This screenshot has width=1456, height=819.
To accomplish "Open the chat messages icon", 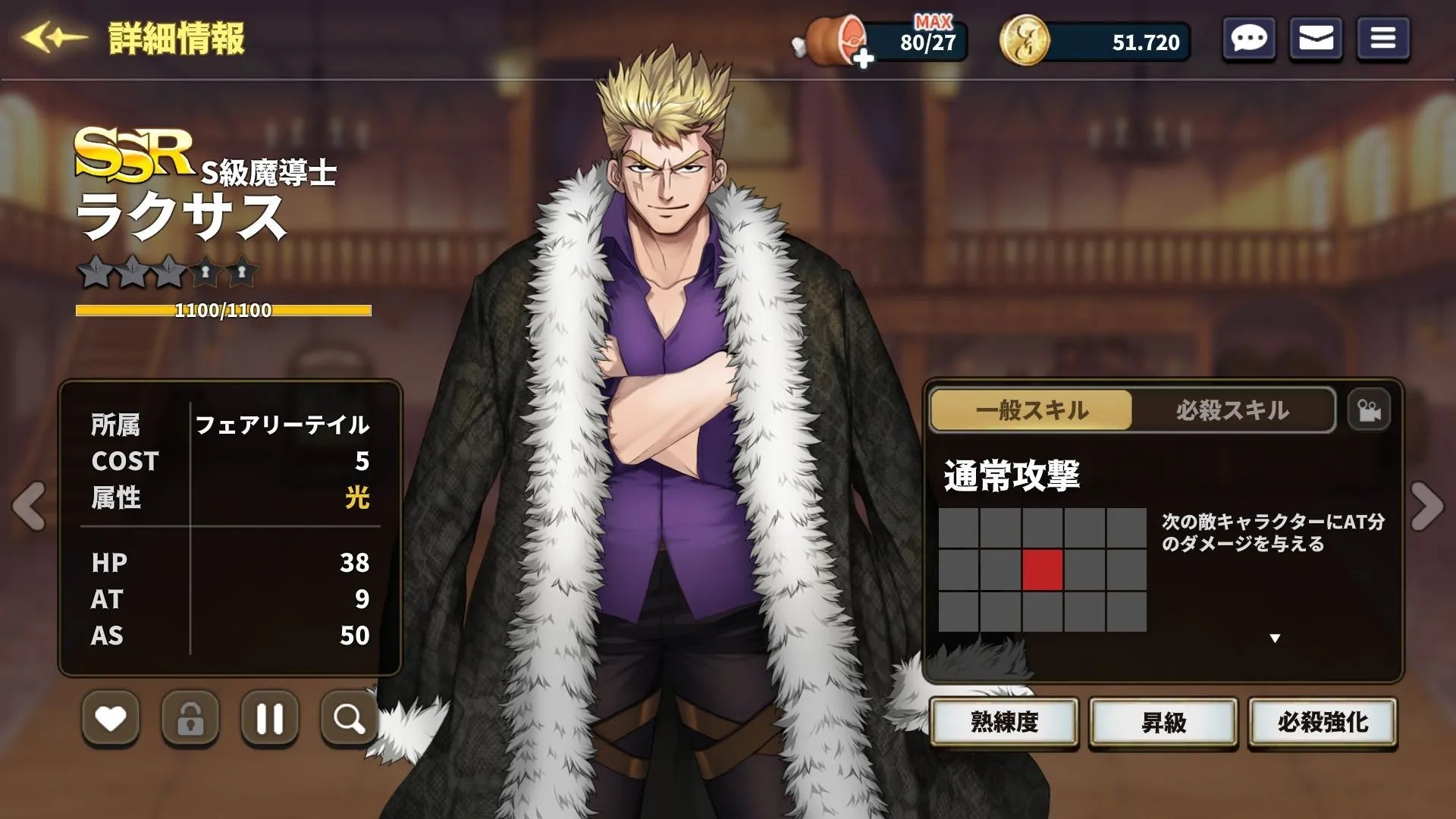I will pyautogui.click(x=1248, y=39).
